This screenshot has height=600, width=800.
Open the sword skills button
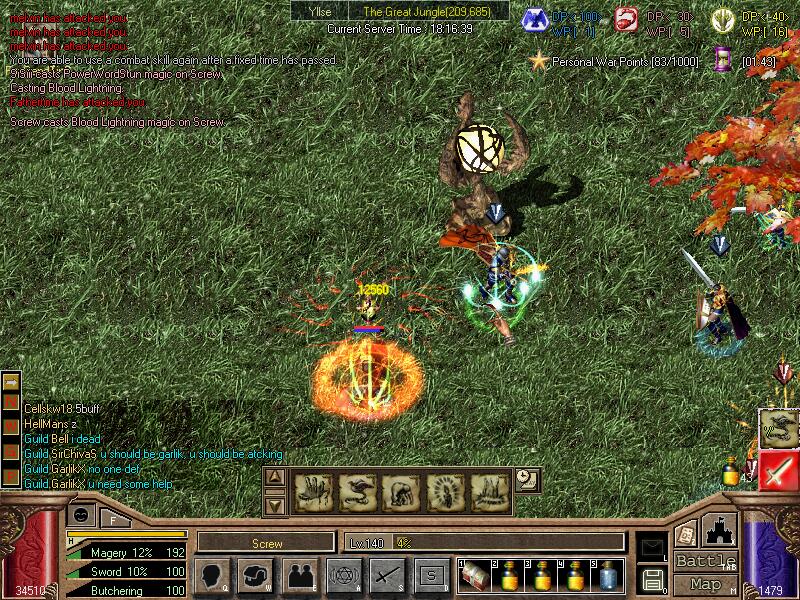(387, 575)
